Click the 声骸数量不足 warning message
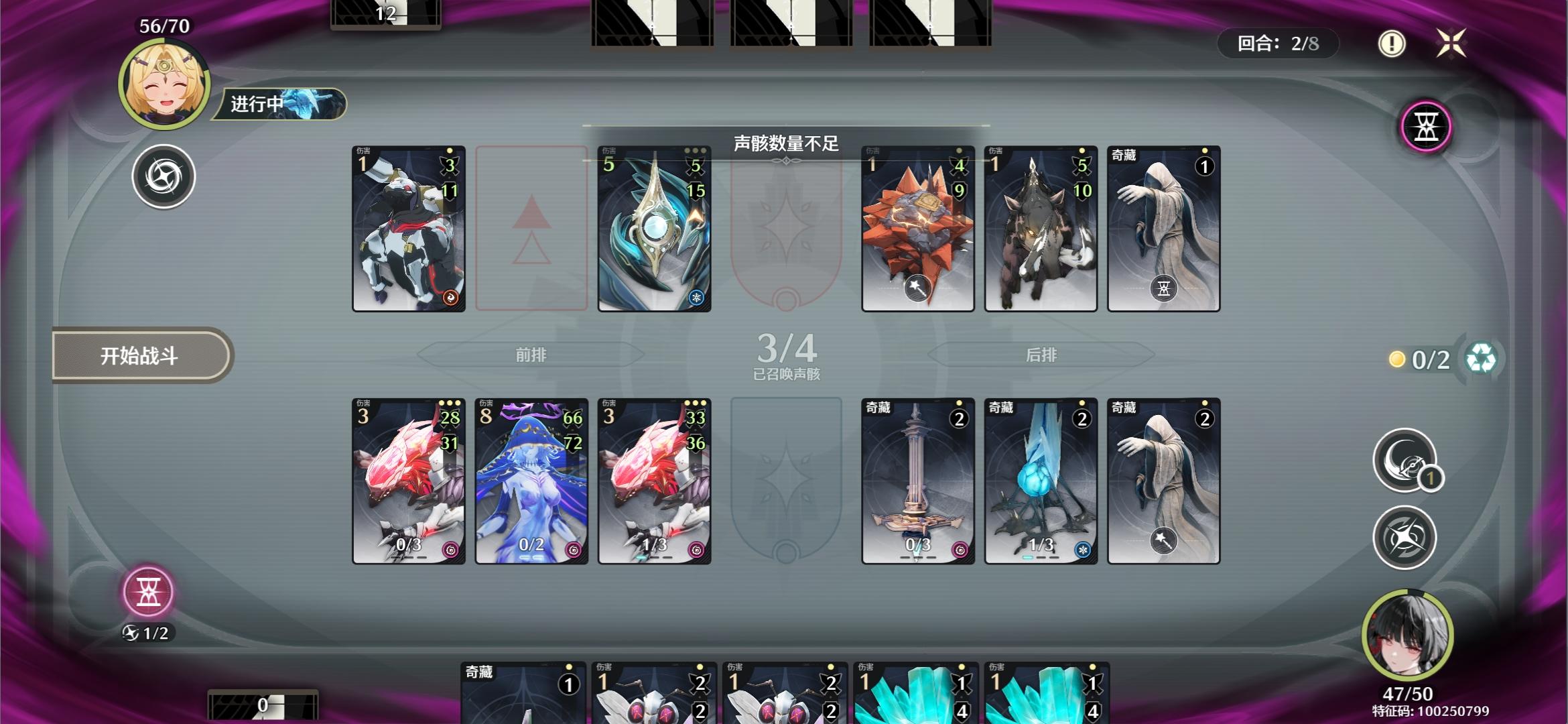This screenshot has height=724, width=1568. pyautogui.click(x=785, y=143)
